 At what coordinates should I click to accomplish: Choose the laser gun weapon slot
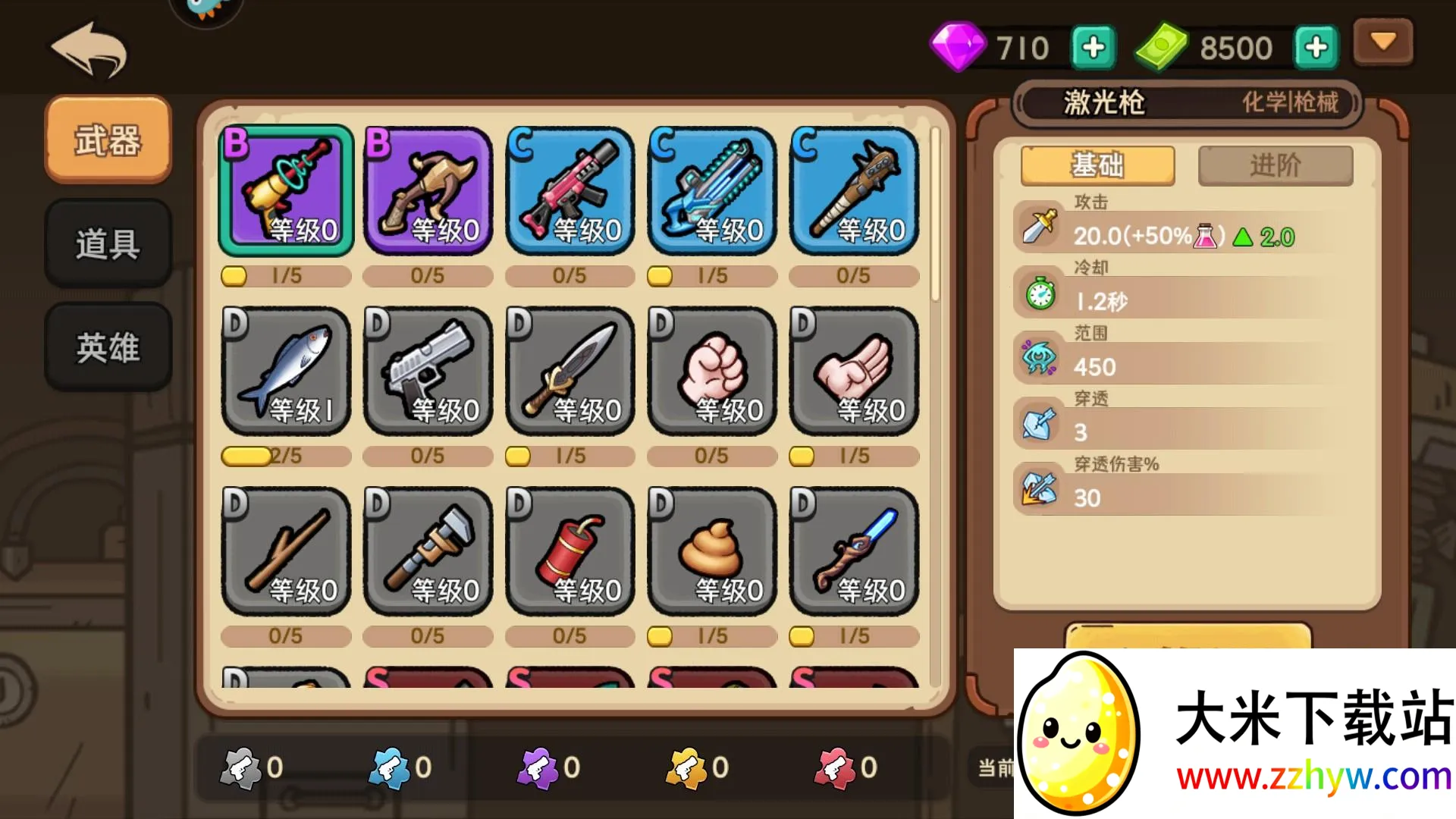coord(286,190)
